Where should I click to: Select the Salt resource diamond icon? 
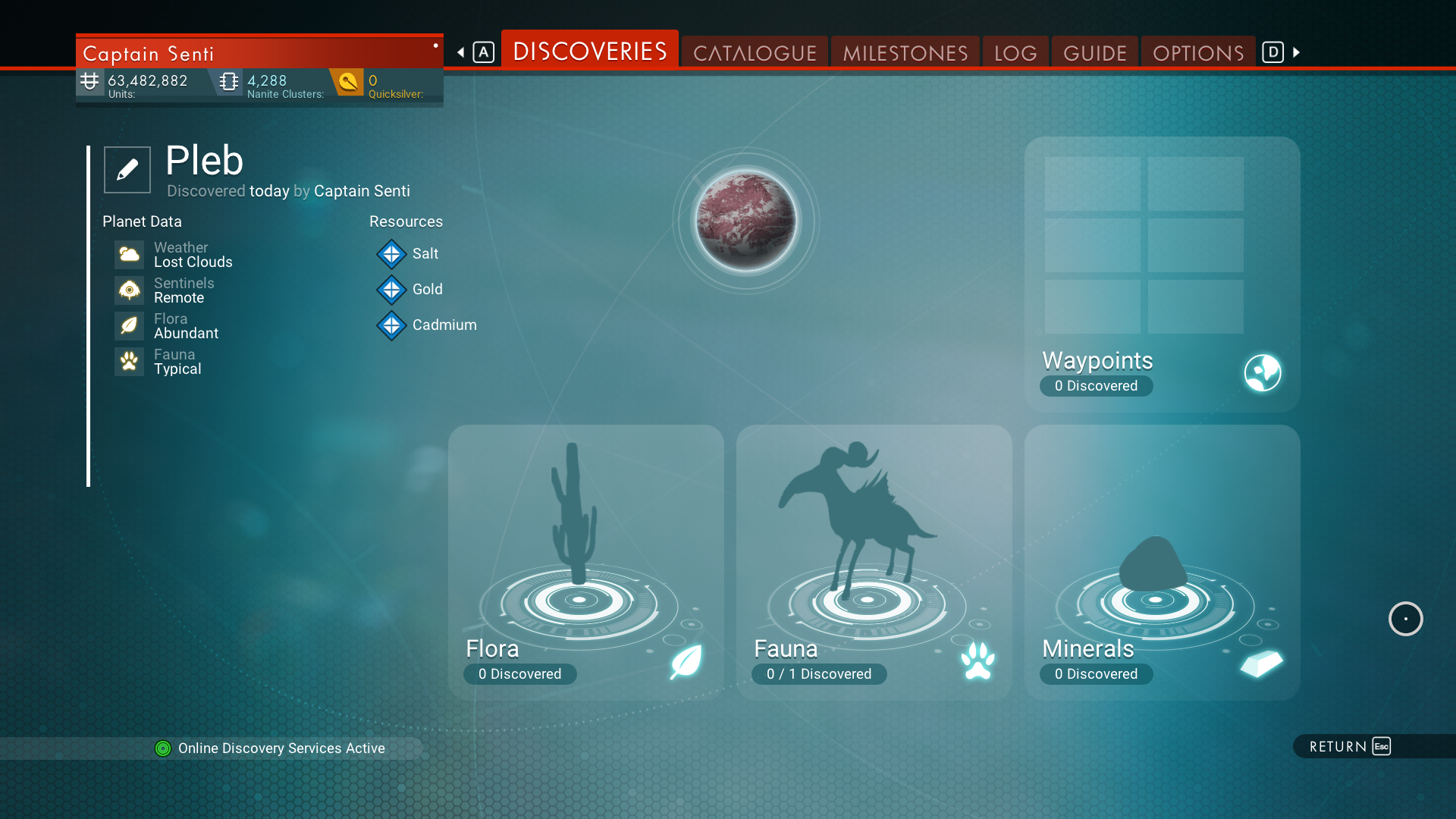[x=391, y=254]
